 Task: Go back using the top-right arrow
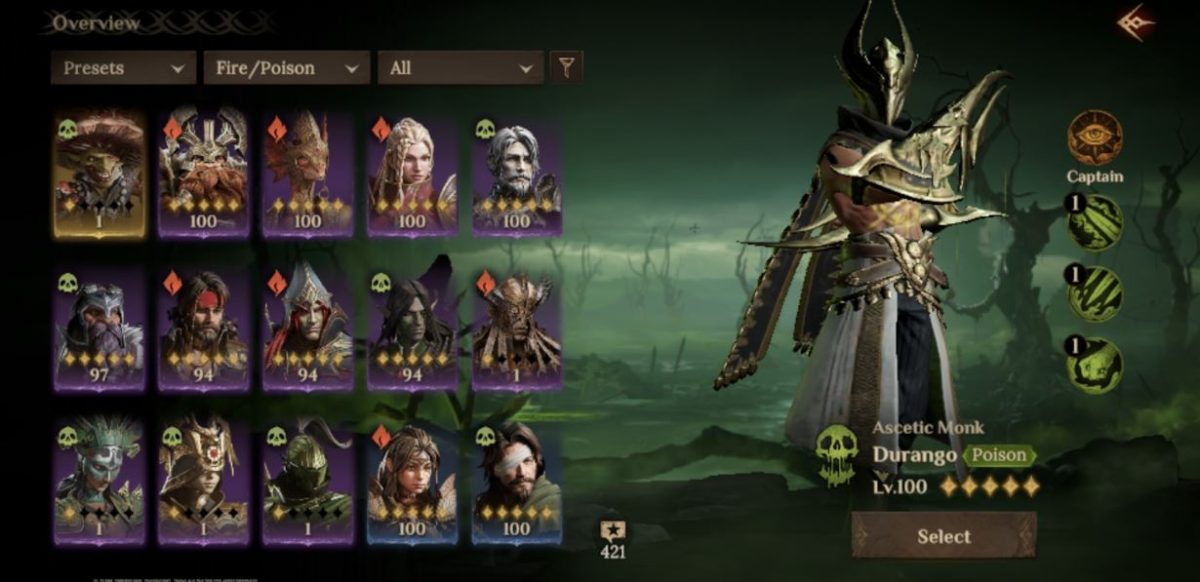(x=1136, y=23)
